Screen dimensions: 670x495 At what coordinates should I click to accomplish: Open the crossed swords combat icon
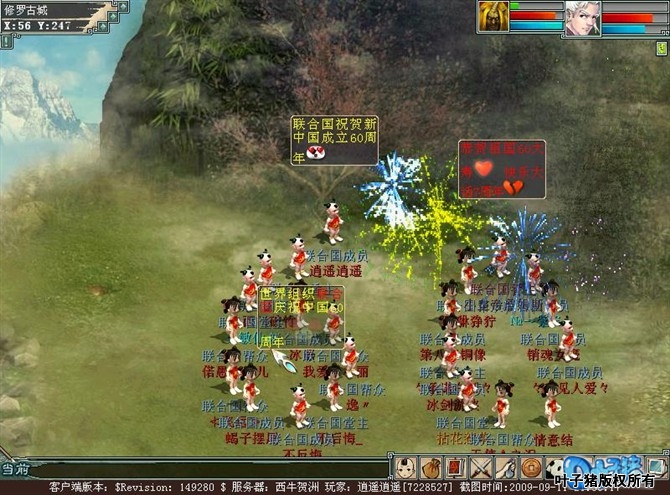482,467
